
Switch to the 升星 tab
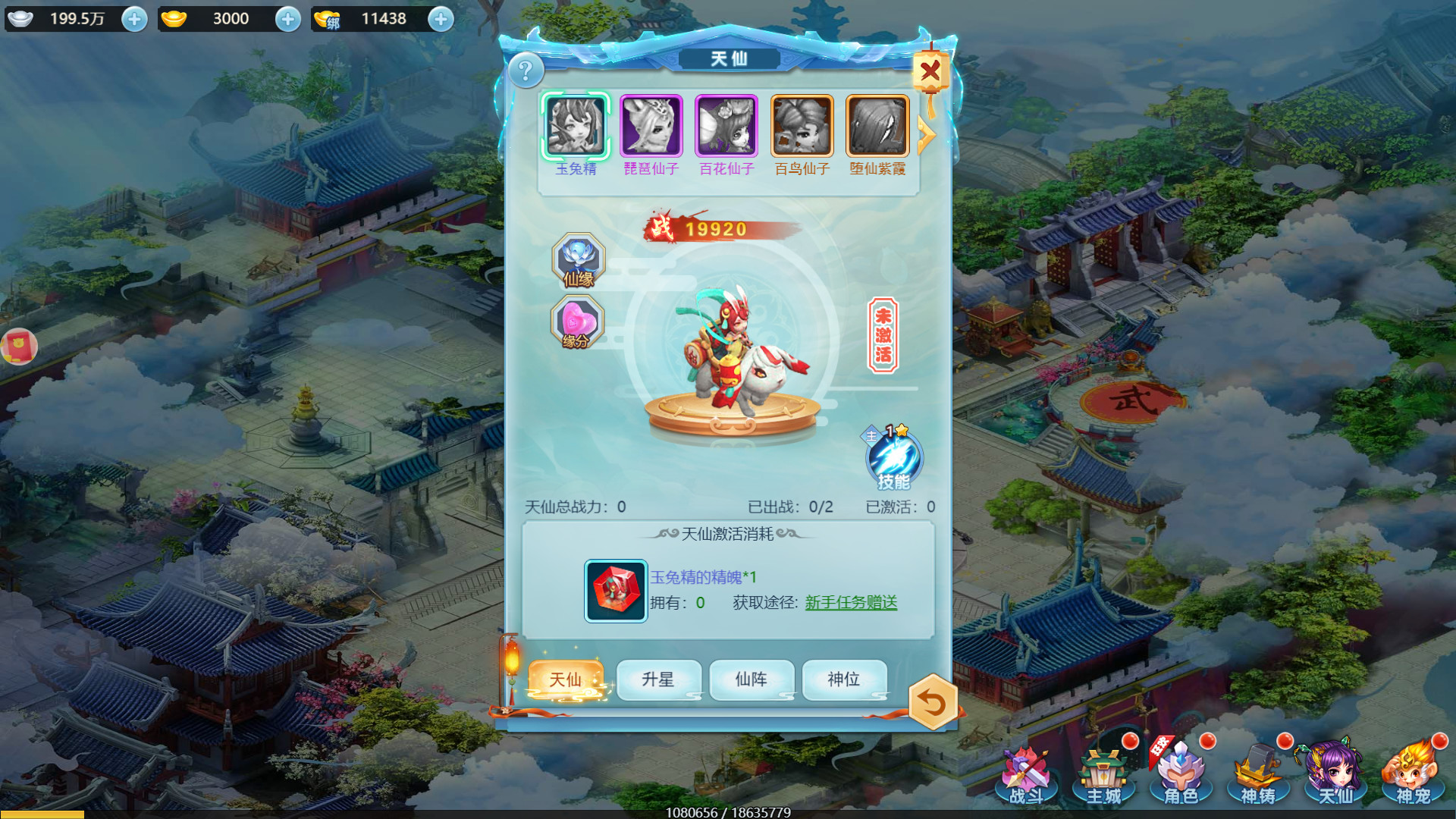[x=659, y=679]
